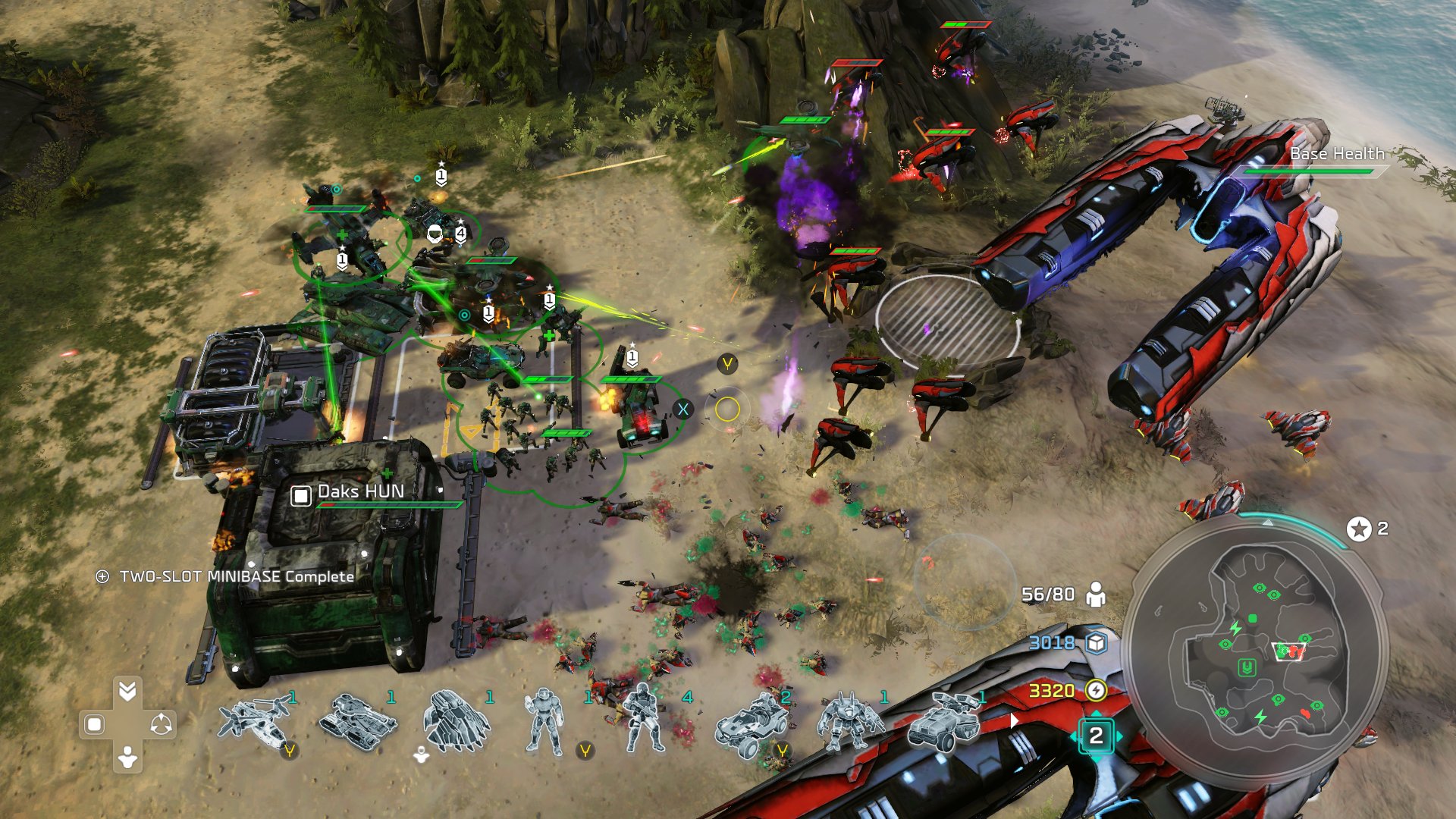Jump to the green base marker on minimap

pos(1247,668)
